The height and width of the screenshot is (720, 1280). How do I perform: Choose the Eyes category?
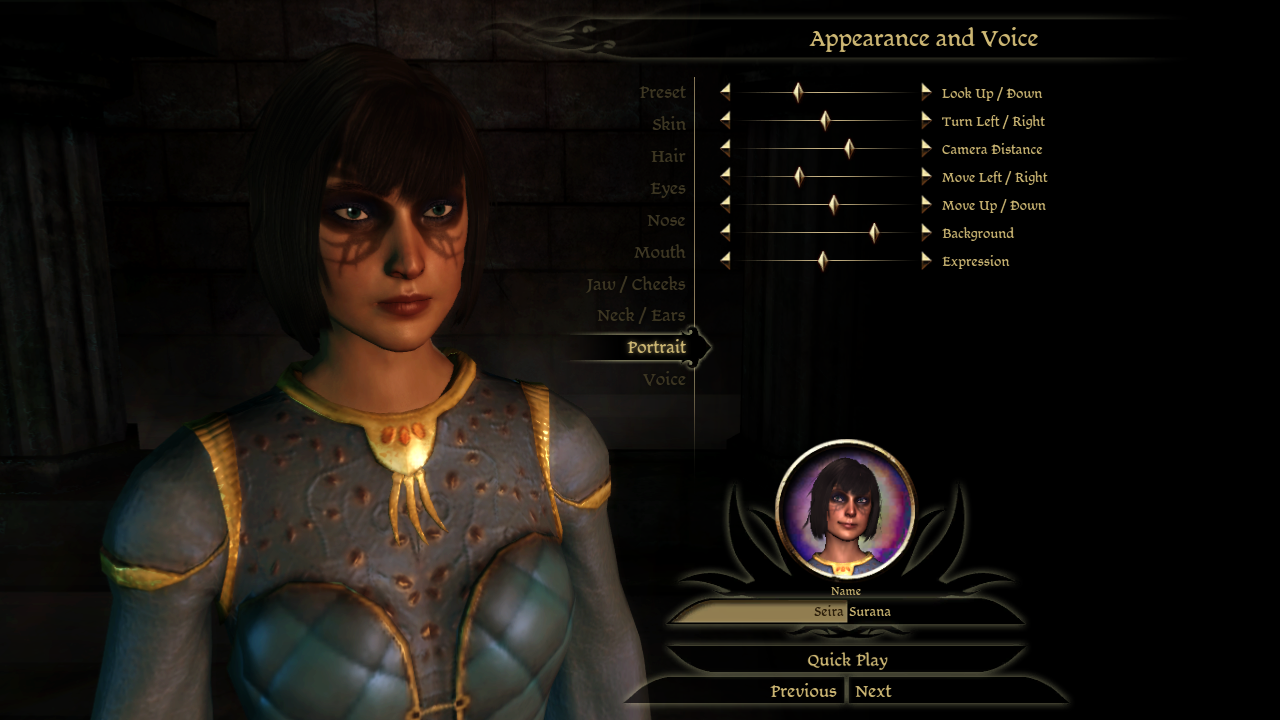pos(667,189)
